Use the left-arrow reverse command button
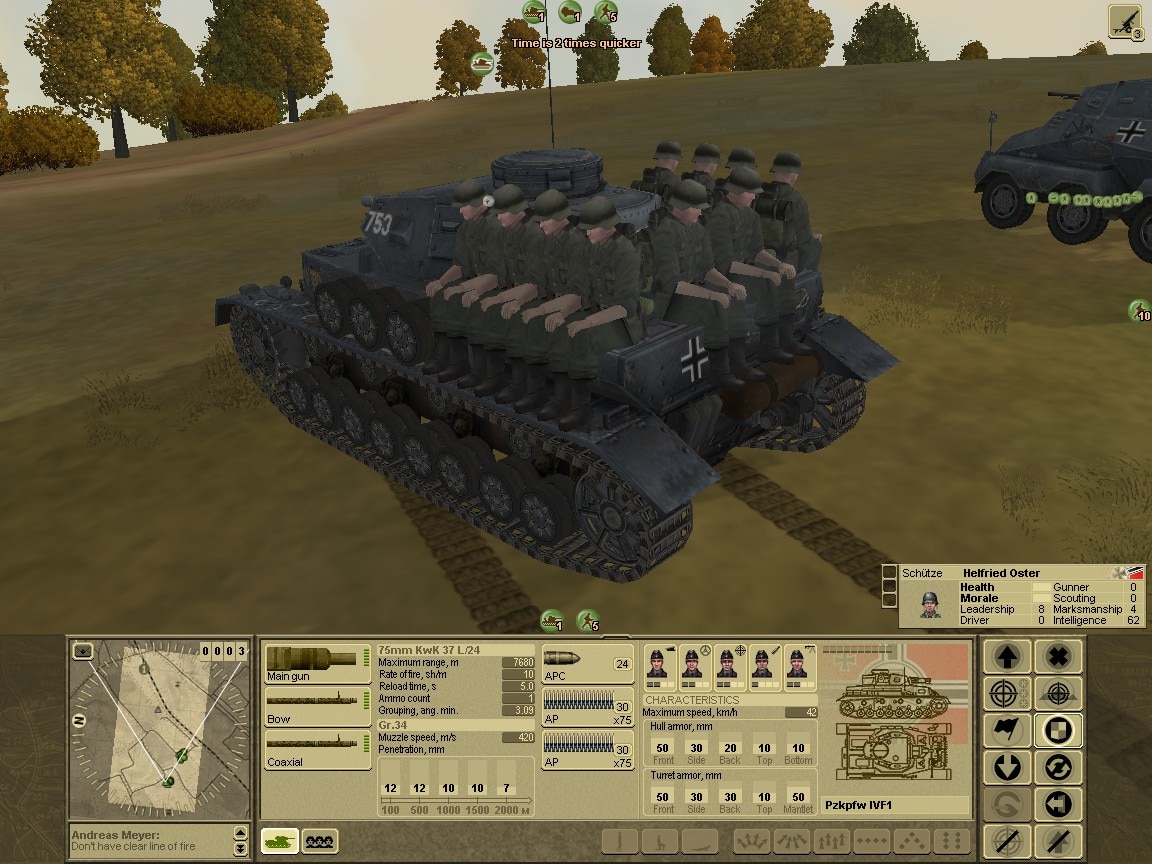The width and height of the screenshot is (1152, 864). [x=1058, y=805]
